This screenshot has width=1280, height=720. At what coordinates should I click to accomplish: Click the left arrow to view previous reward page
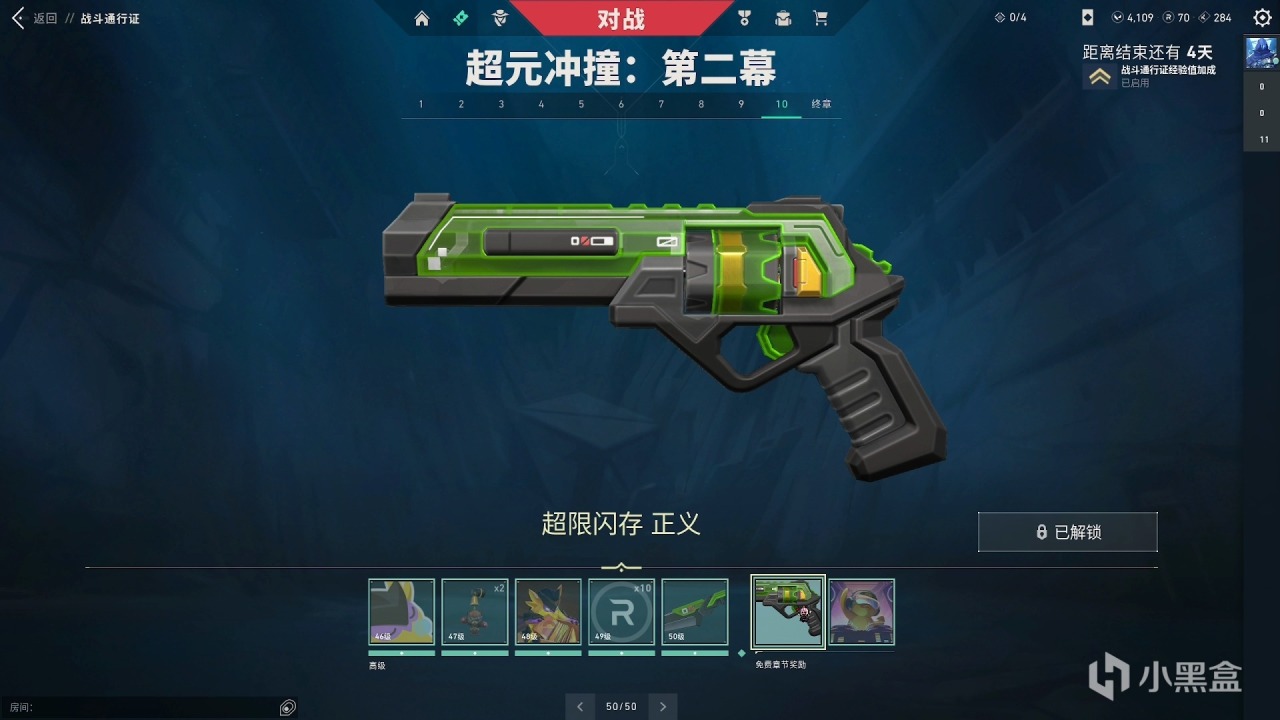580,706
